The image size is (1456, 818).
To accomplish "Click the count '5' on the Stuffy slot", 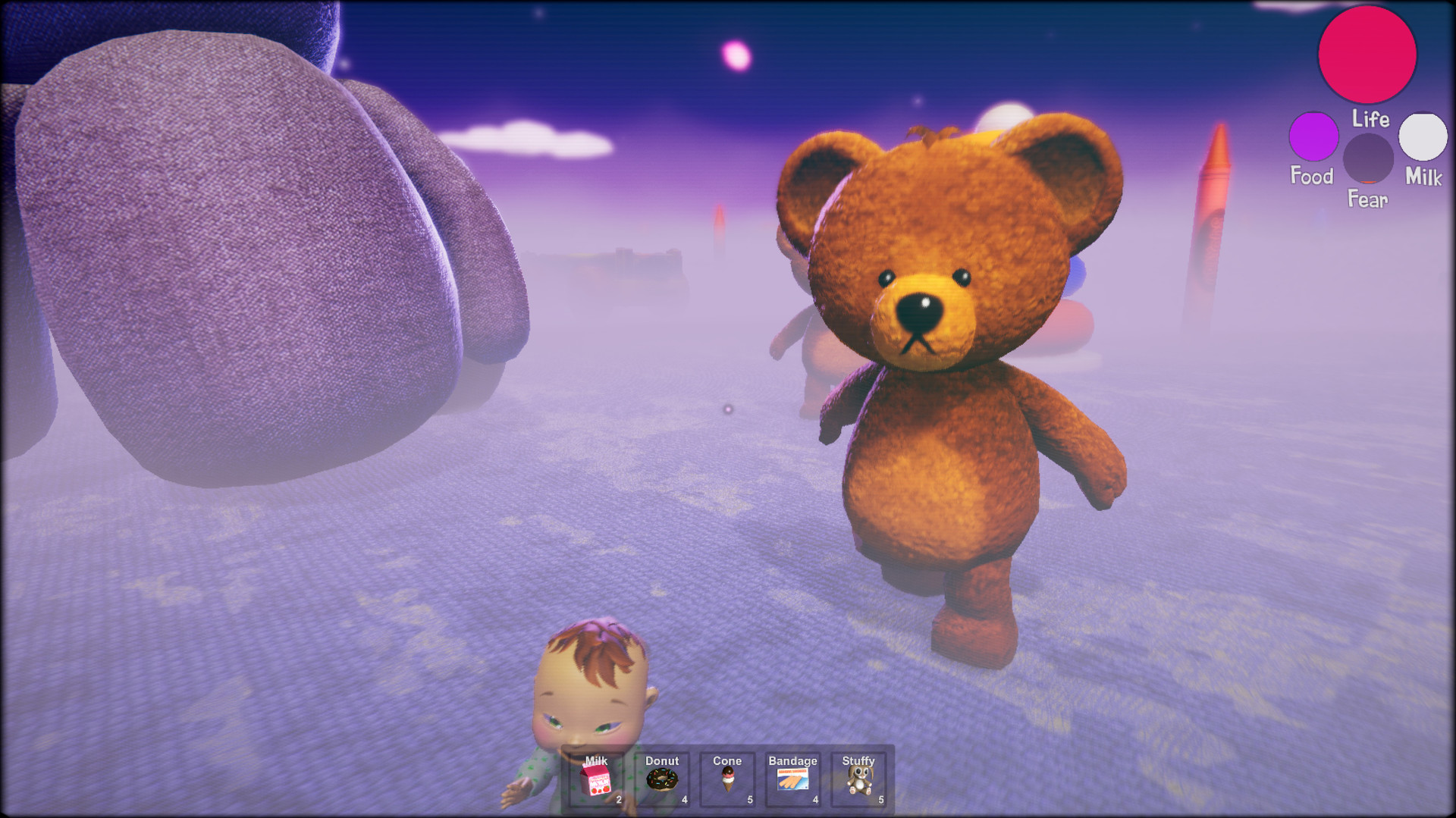I will click(880, 799).
